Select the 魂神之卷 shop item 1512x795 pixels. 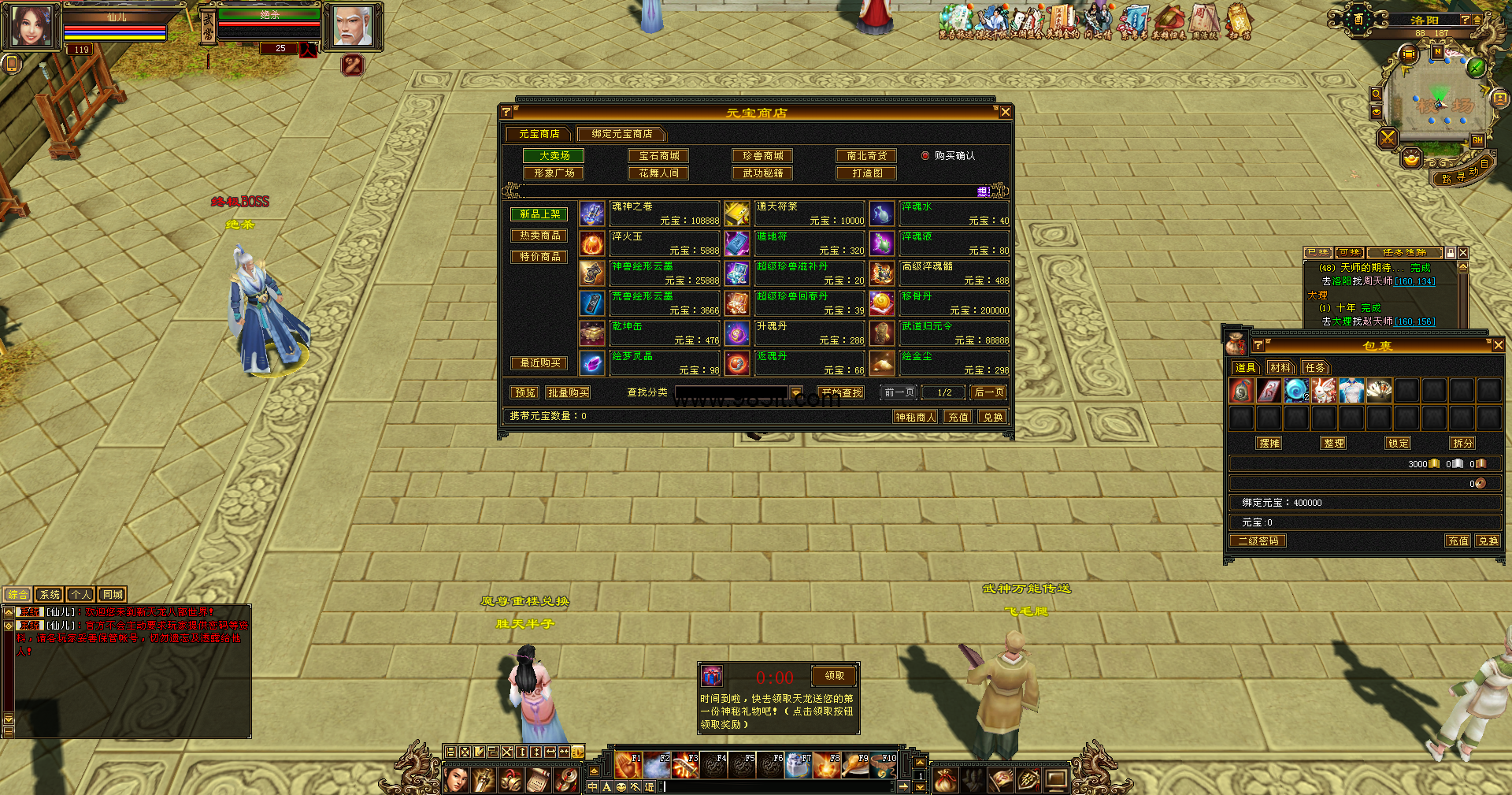(x=650, y=214)
